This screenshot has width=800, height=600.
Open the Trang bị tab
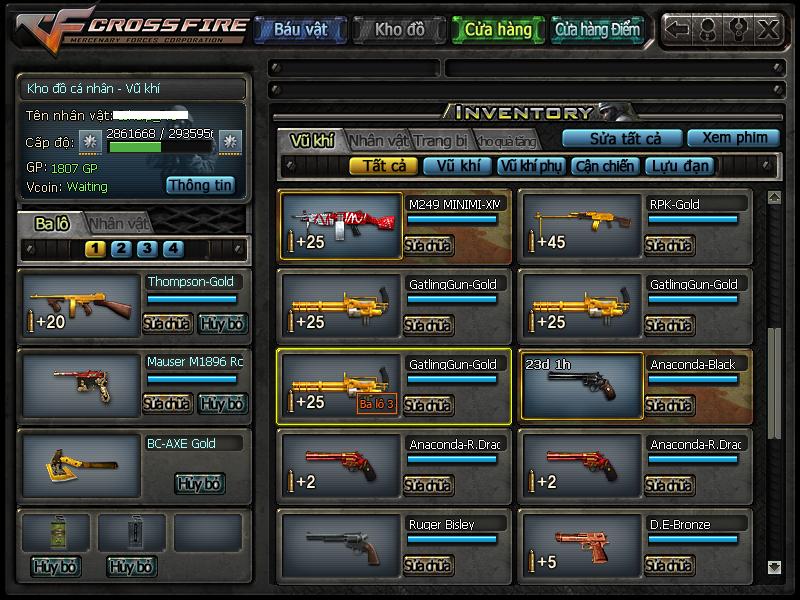tap(440, 140)
